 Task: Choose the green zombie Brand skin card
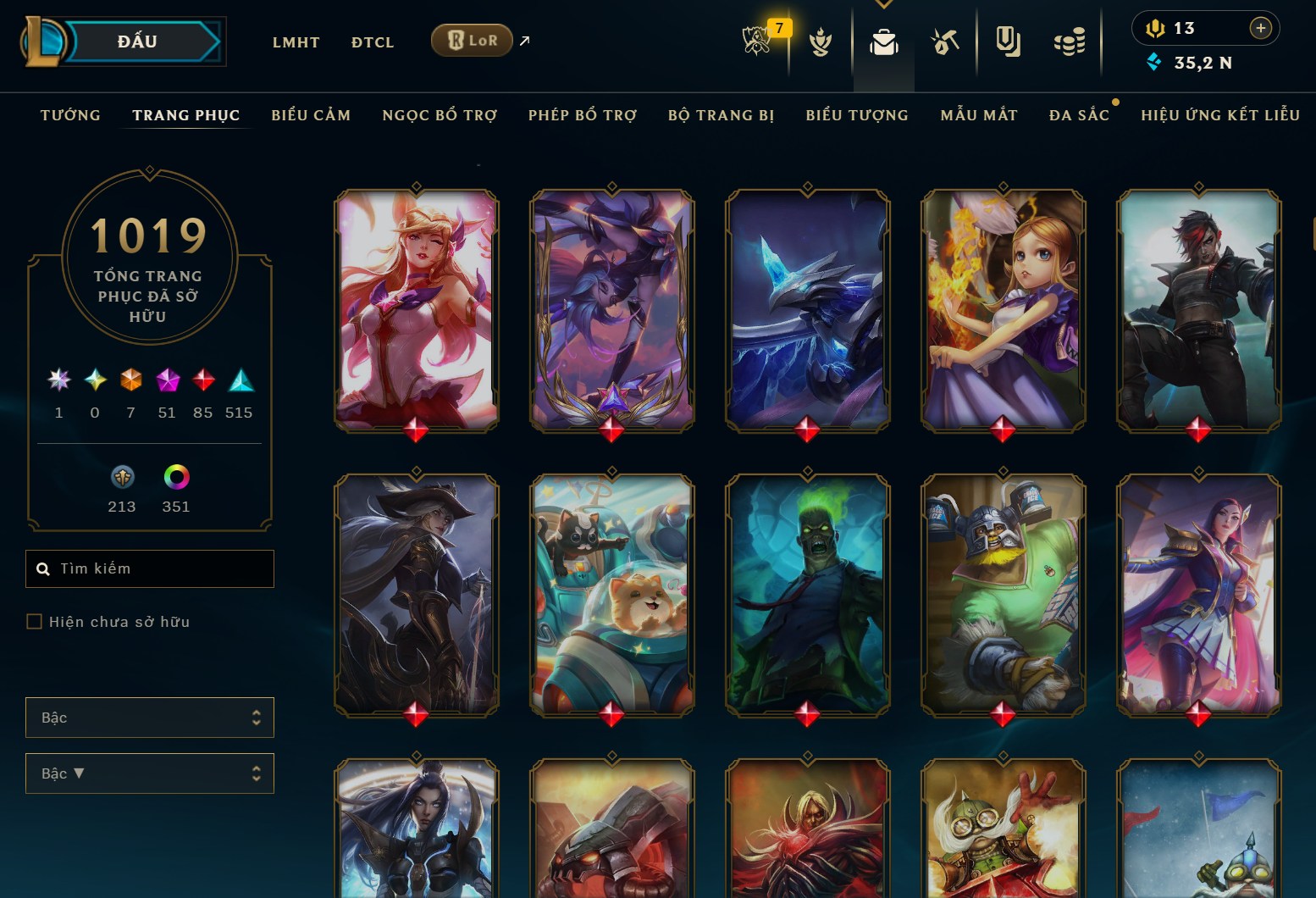[807, 593]
